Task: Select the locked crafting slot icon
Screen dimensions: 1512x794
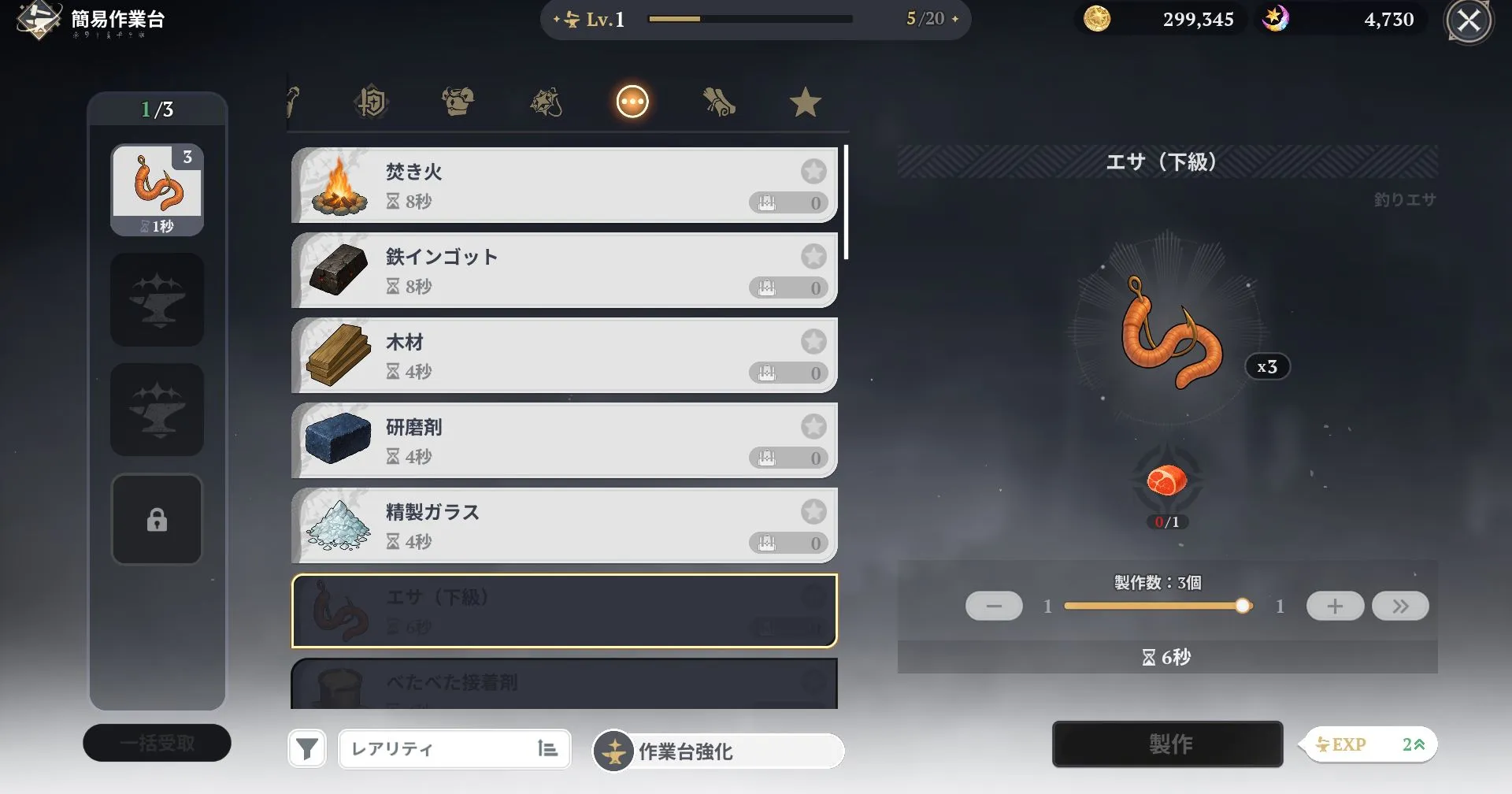Action: coord(157,518)
